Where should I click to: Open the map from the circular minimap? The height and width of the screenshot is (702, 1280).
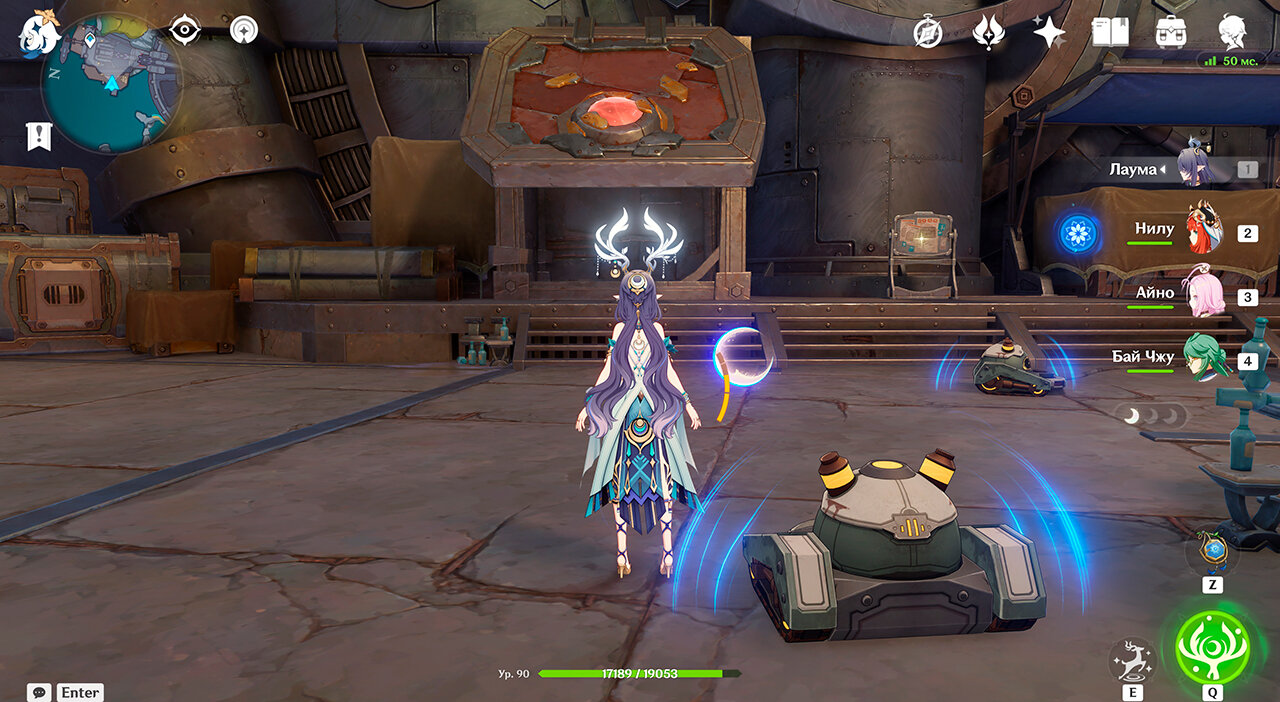tap(110, 82)
